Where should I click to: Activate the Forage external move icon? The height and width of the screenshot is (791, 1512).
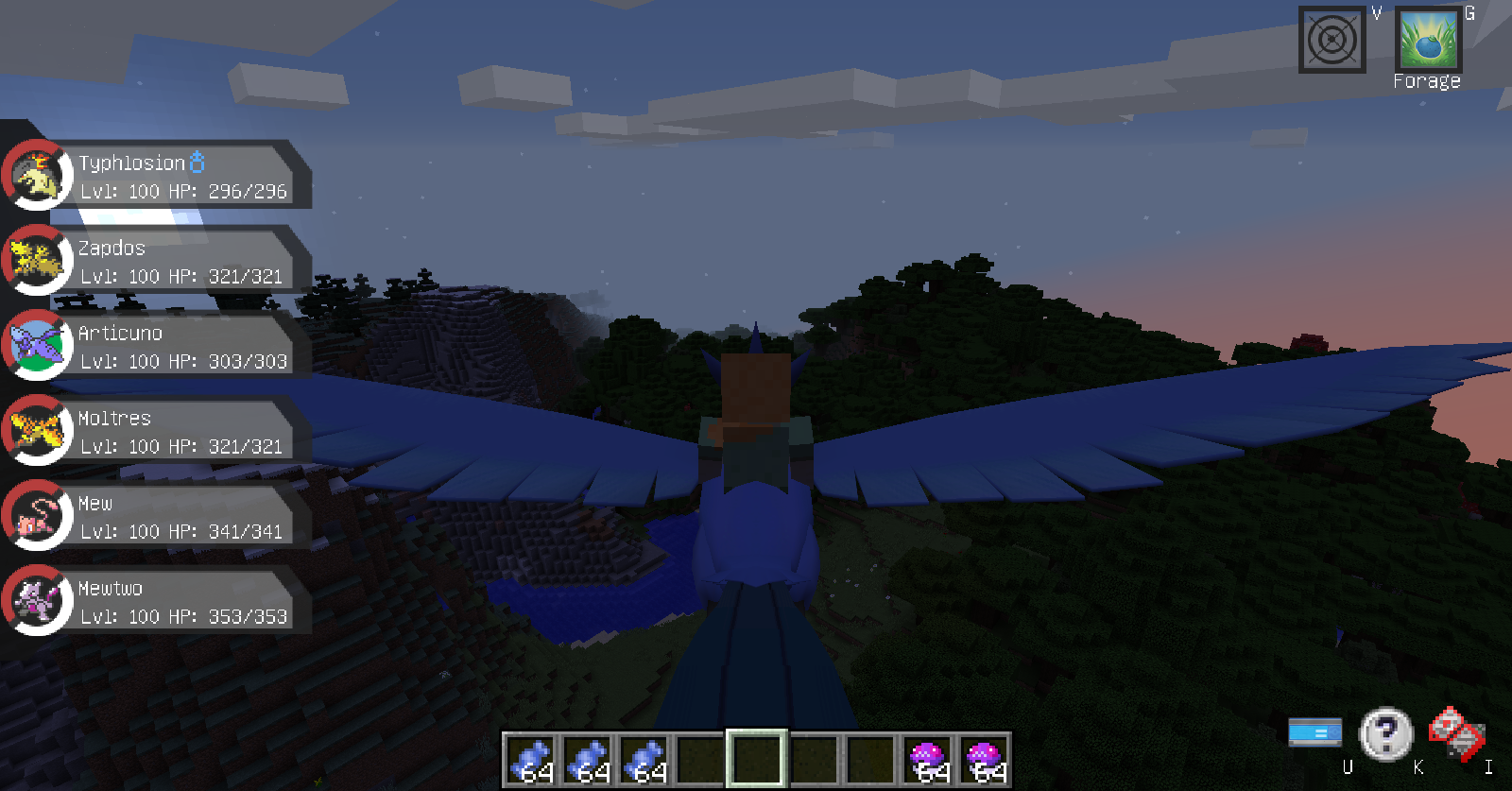pos(1428,41)
